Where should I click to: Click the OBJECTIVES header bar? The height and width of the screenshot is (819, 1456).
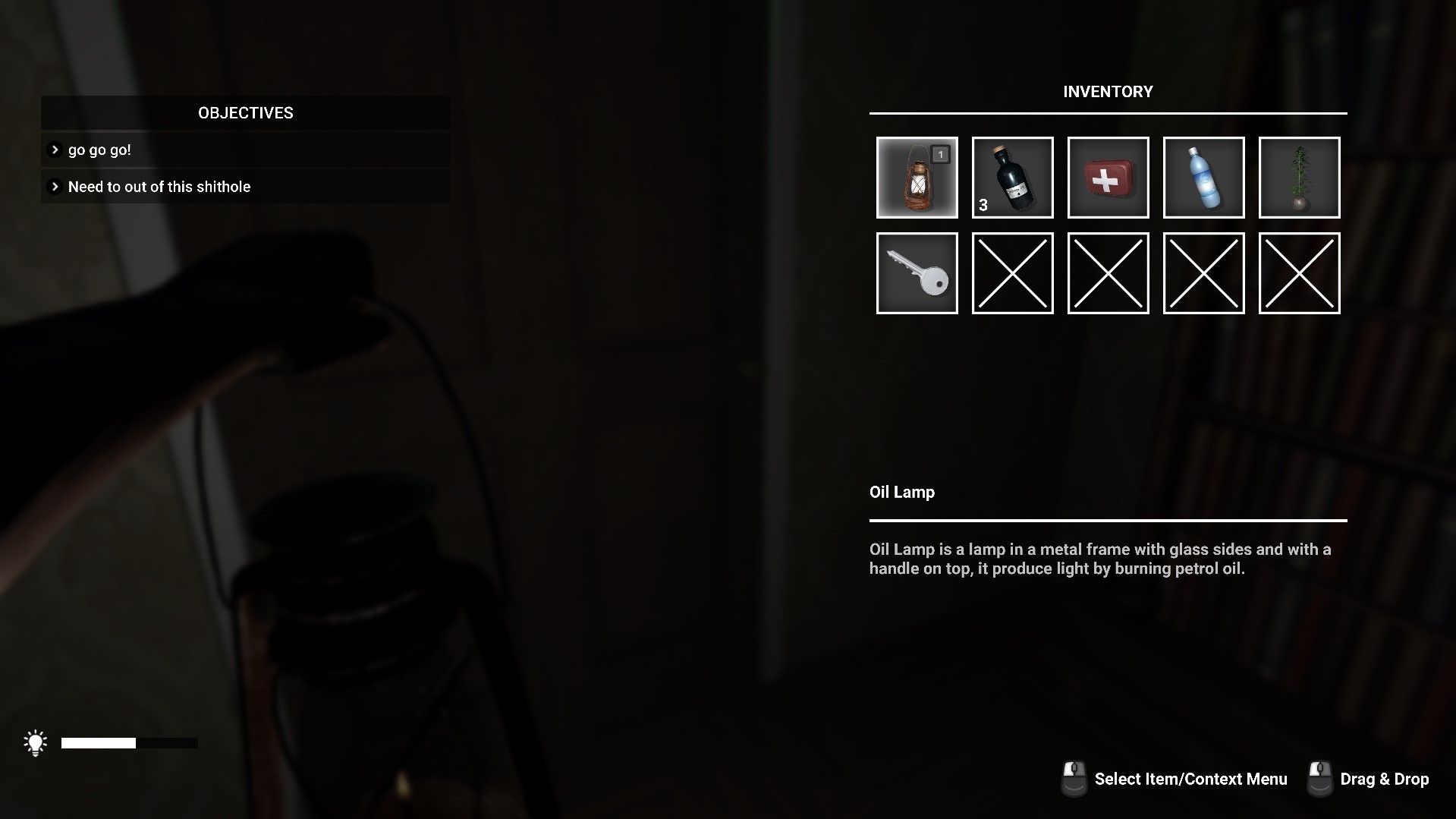pyautogui.click(x=244, y=112)
